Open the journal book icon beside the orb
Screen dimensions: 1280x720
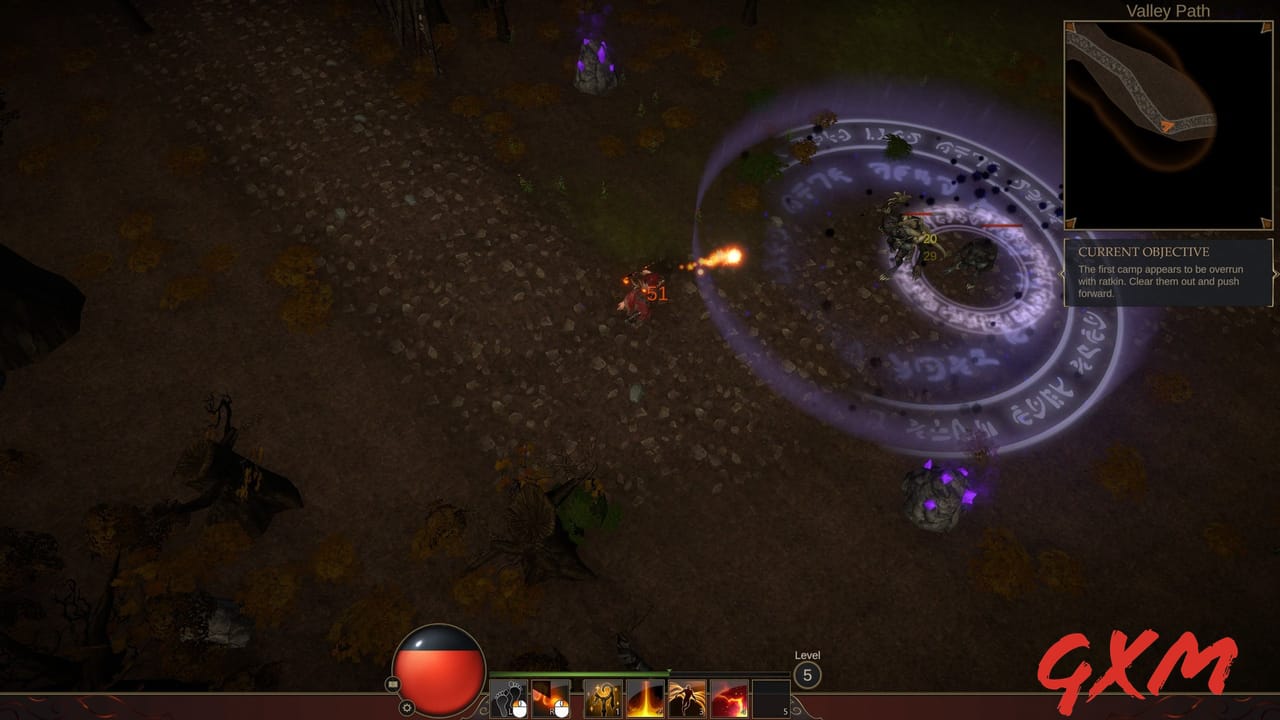pyautogui.click(x=391, y=683)
